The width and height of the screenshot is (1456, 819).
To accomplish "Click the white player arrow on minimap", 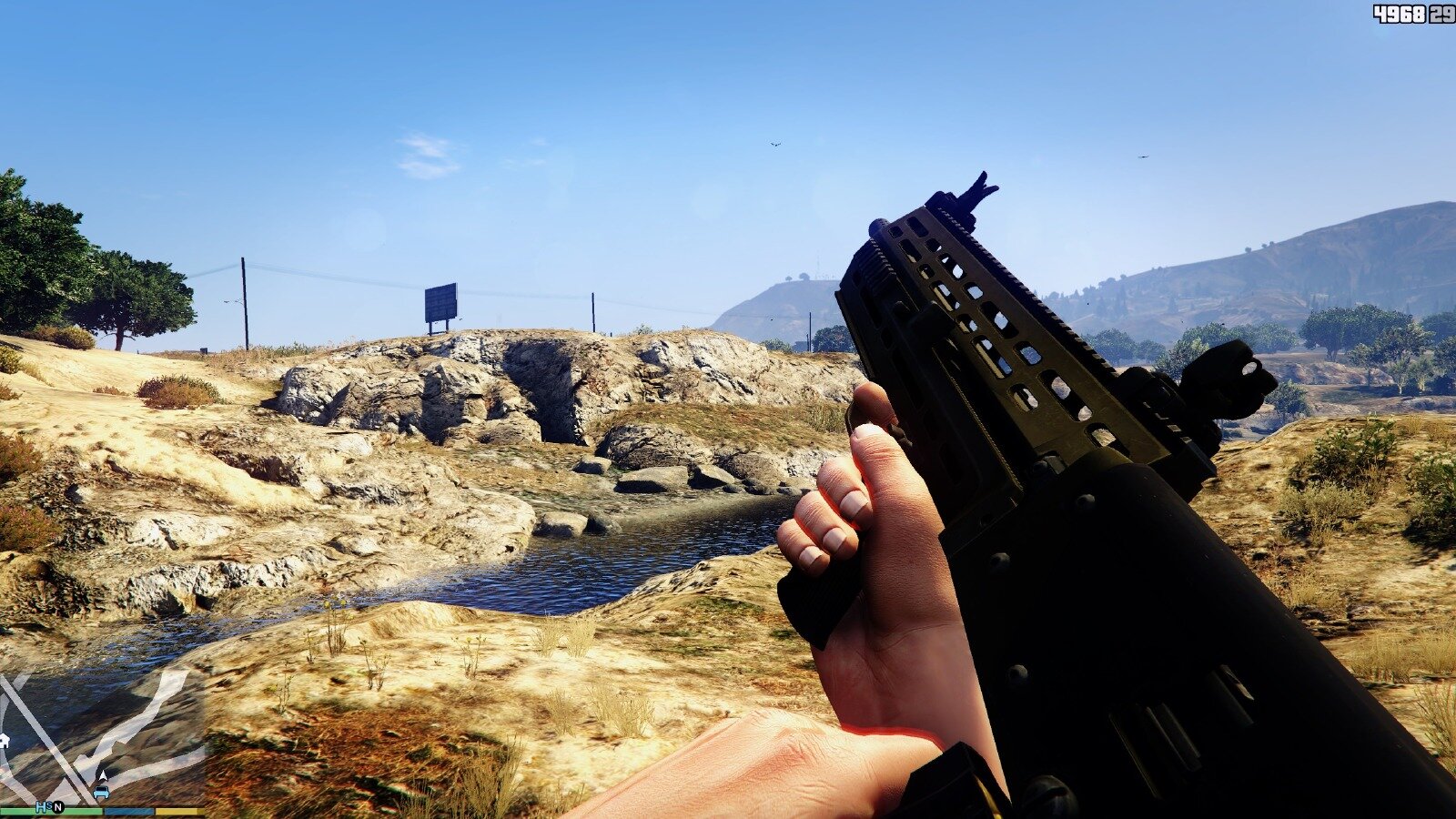I will (101, 776).
